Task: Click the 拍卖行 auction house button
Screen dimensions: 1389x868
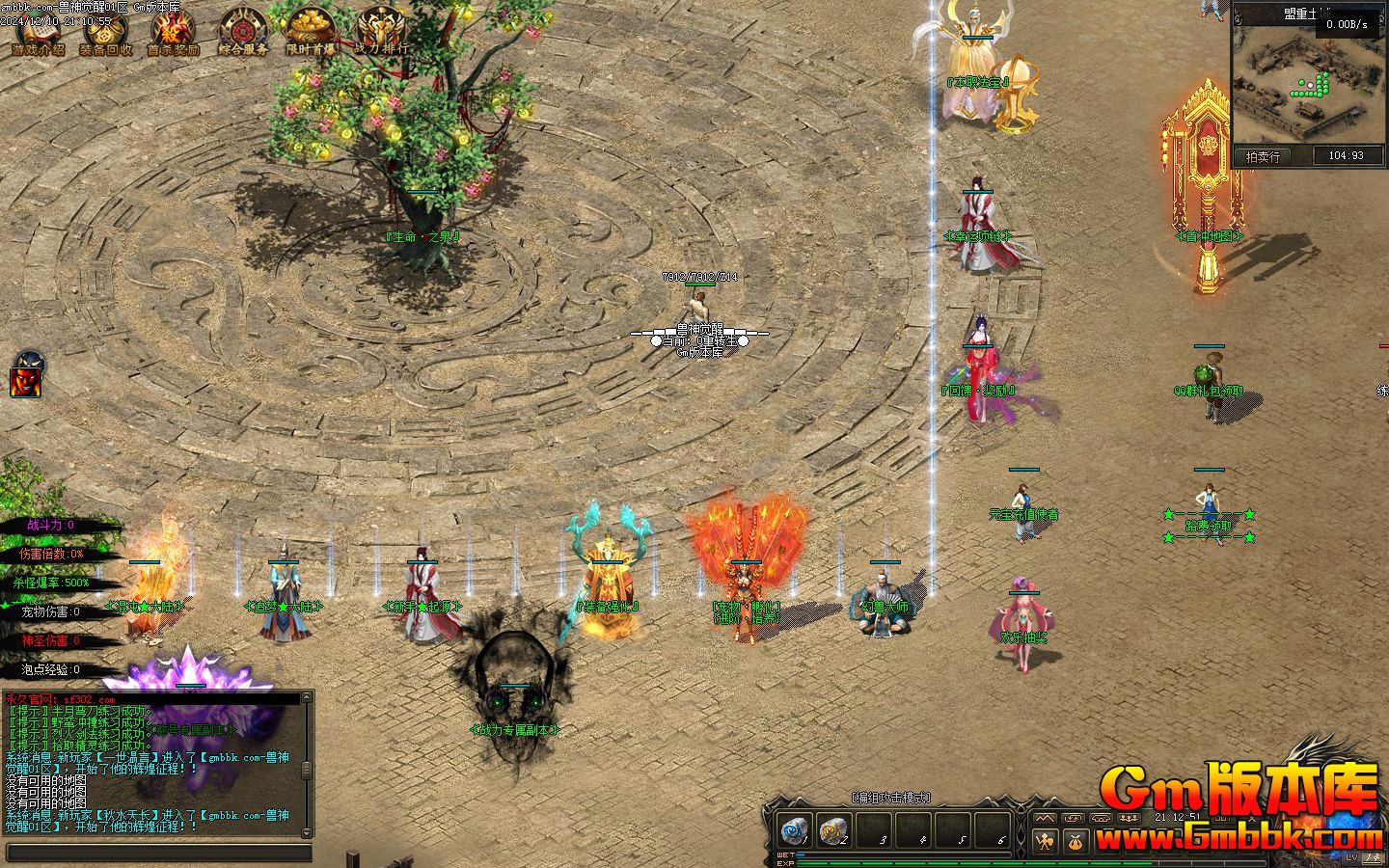Action: coord(1263,156)
